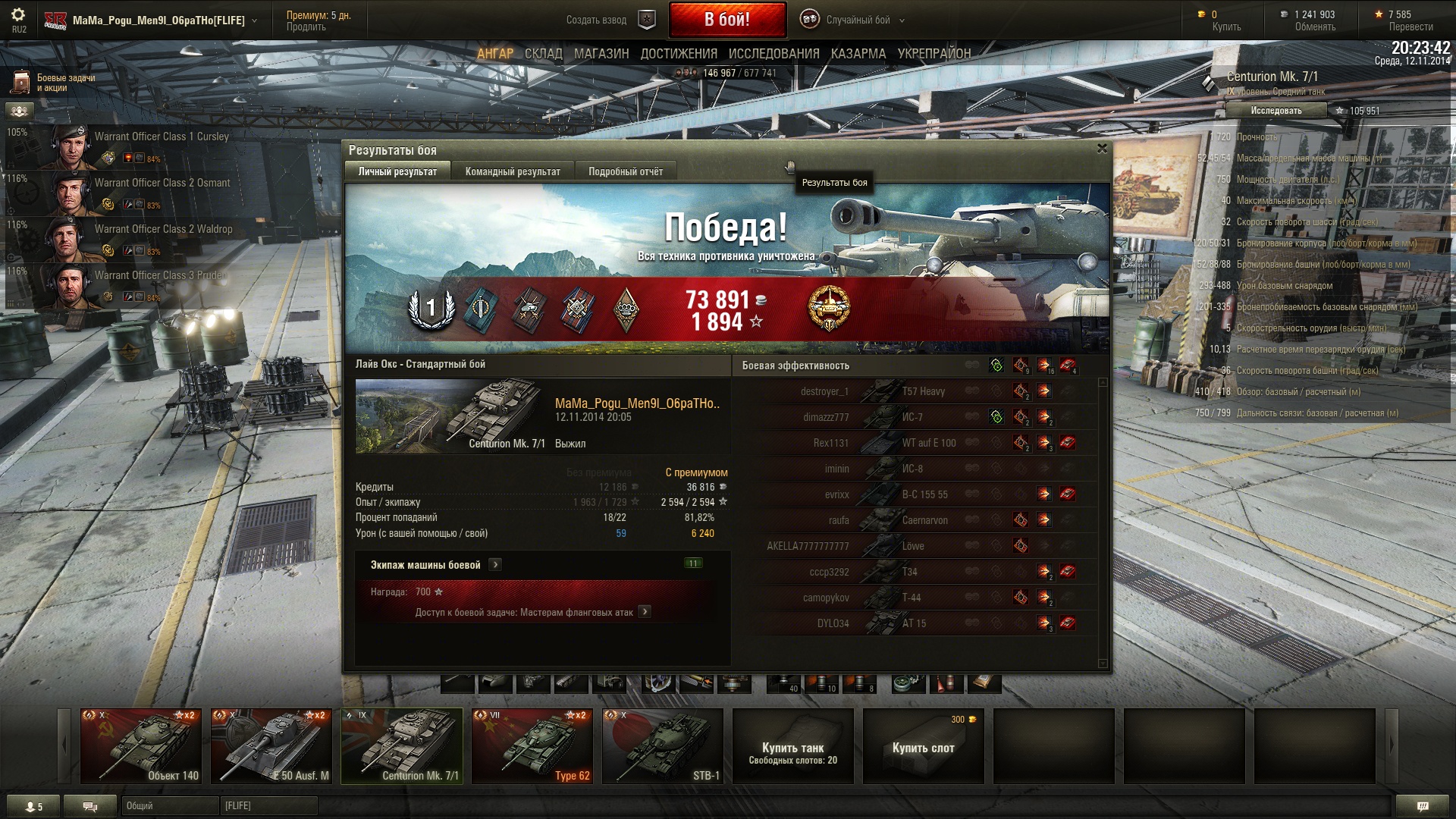Open ДОСТИЖЕНИЯ from the top menu

point(679,54)
